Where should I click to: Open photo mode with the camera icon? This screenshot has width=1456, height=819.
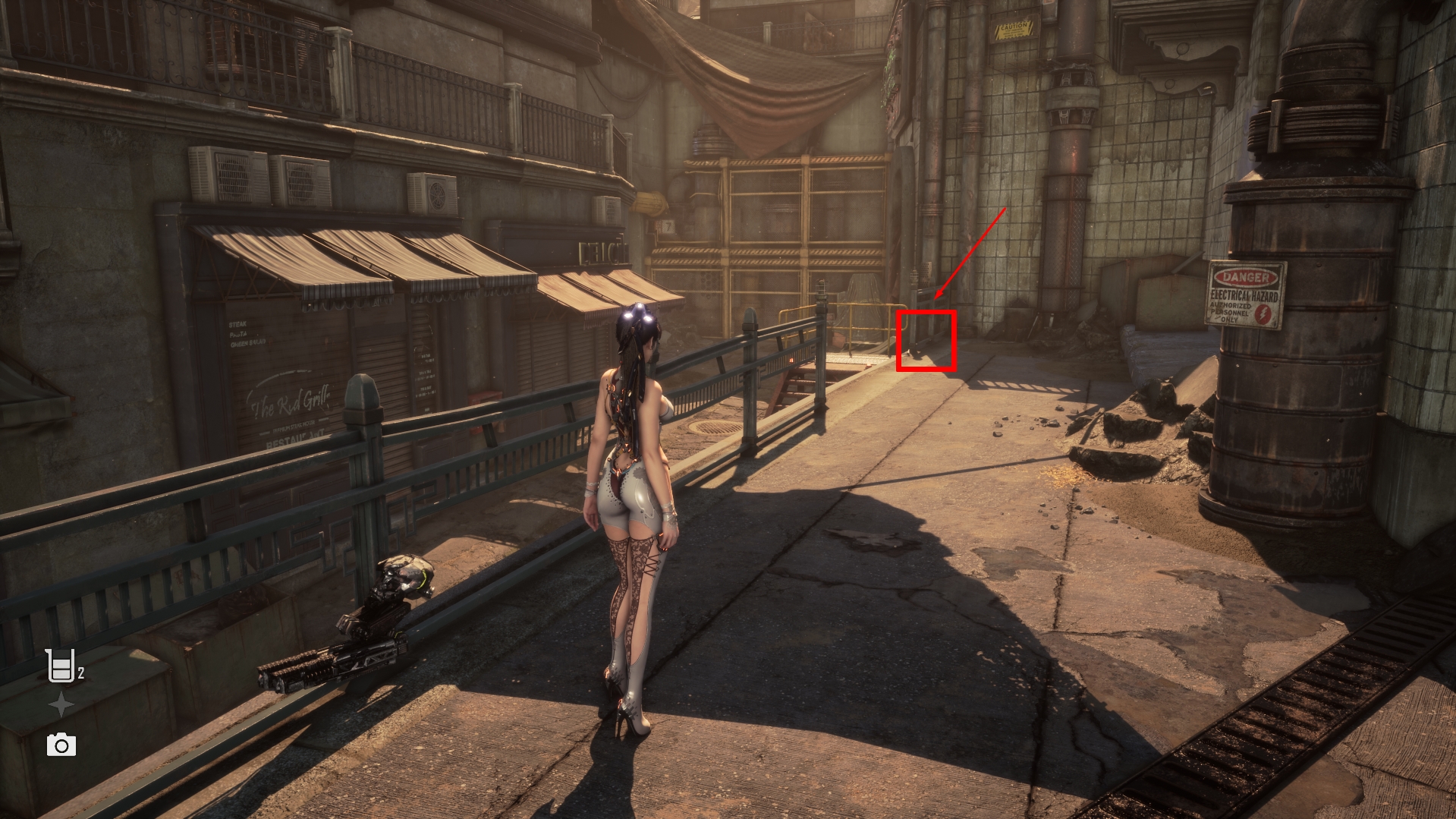point(61,745)
